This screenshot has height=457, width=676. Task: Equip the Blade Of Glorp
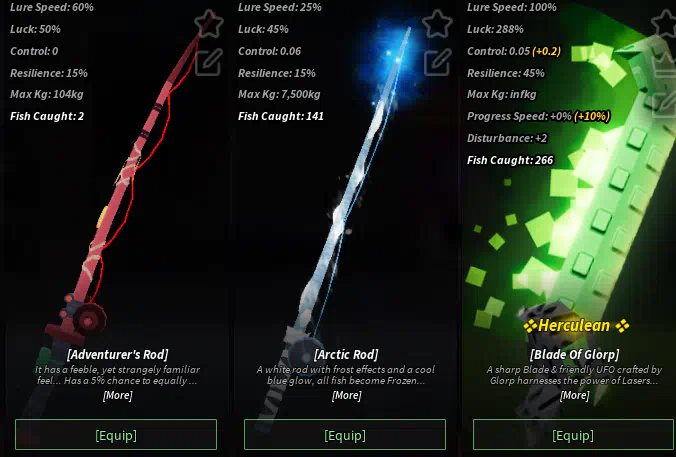[x=573, y=435]
